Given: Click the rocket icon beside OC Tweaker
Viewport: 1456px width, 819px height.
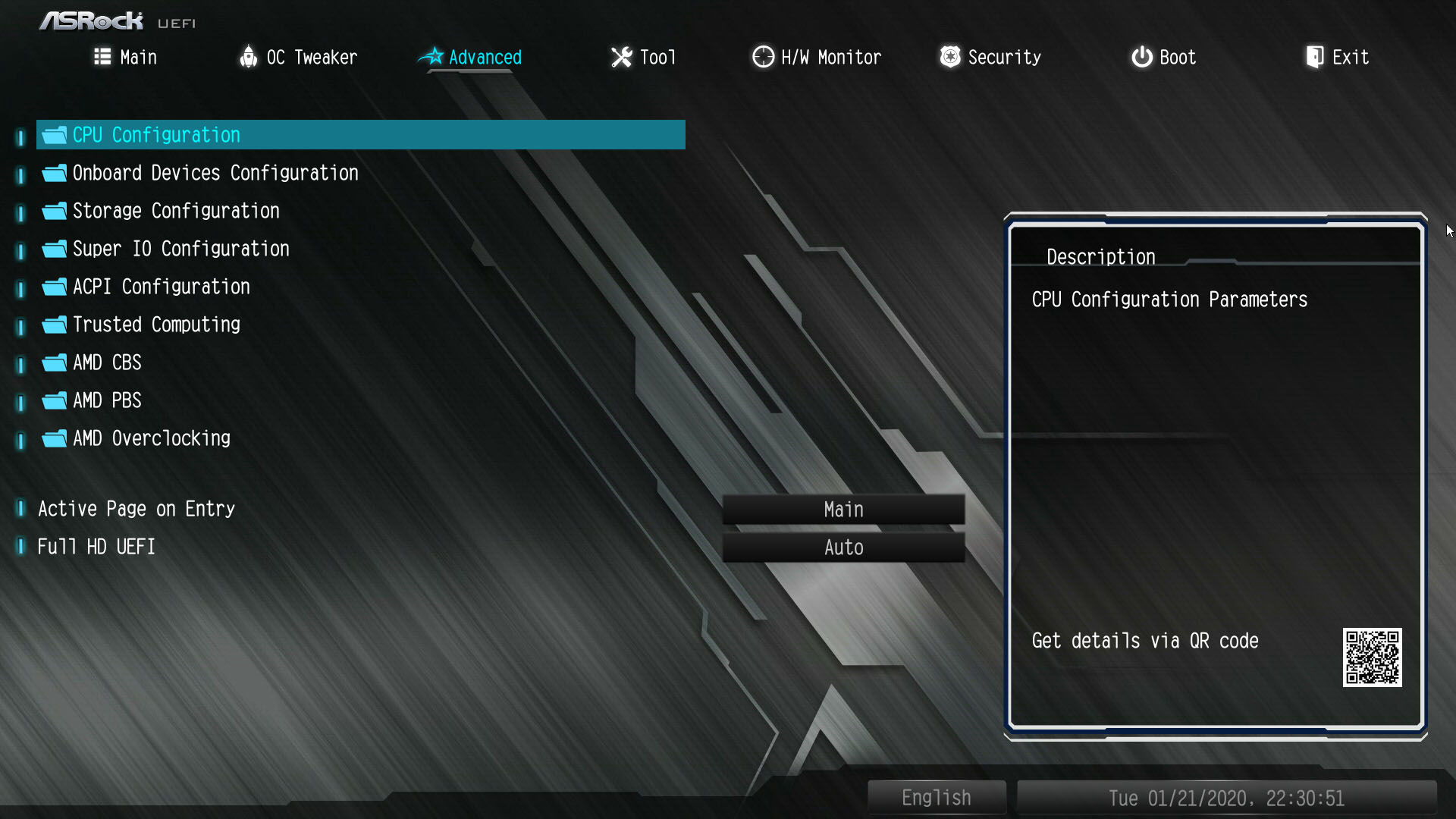Looking at the screenshot, I should tap(249, 57).
